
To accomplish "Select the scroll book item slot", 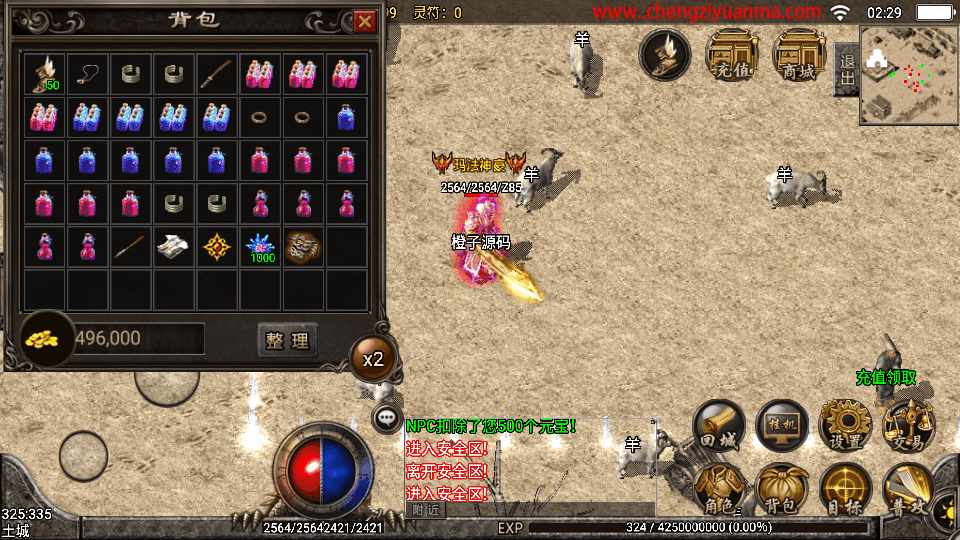I will 174,247.
